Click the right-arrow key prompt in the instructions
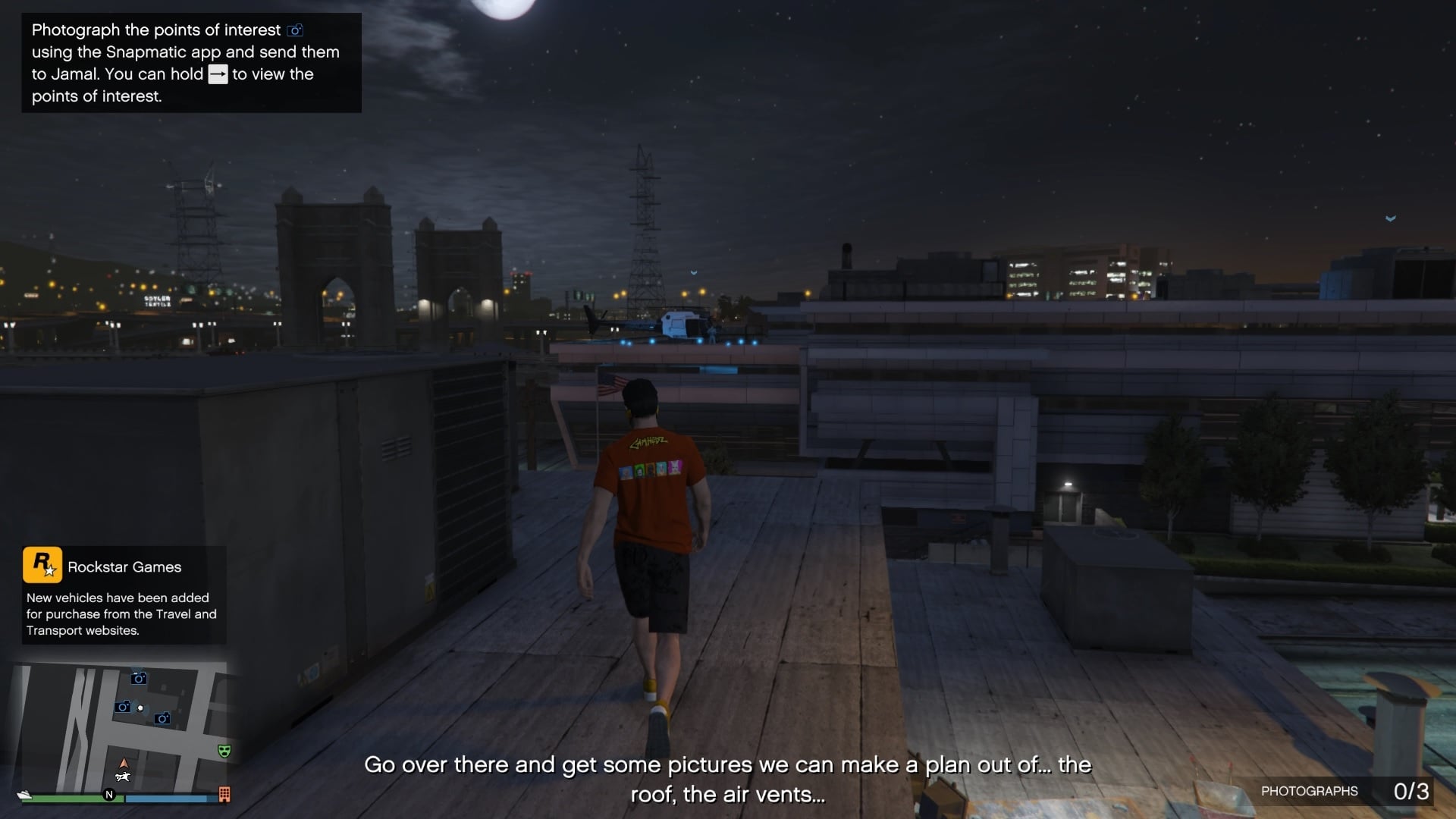1456x819 pixels. pos(218,74)
